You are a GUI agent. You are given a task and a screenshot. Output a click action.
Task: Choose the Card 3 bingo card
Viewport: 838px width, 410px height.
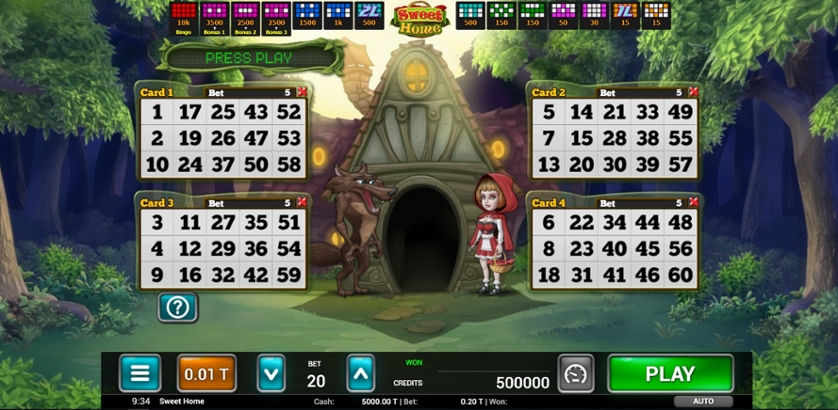coord(221,248)
